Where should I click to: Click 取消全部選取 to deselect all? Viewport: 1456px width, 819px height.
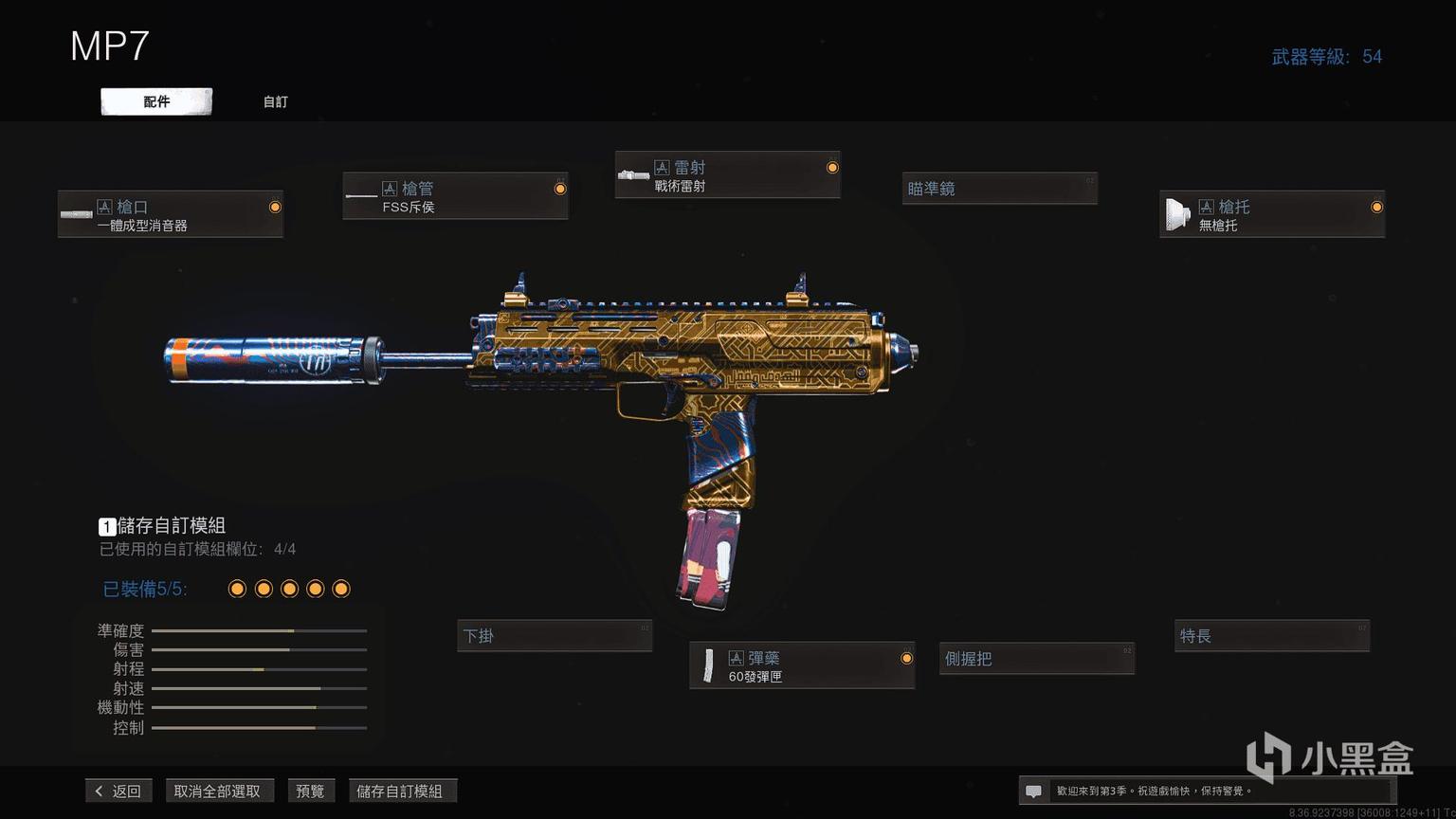(x=217, y=791)
